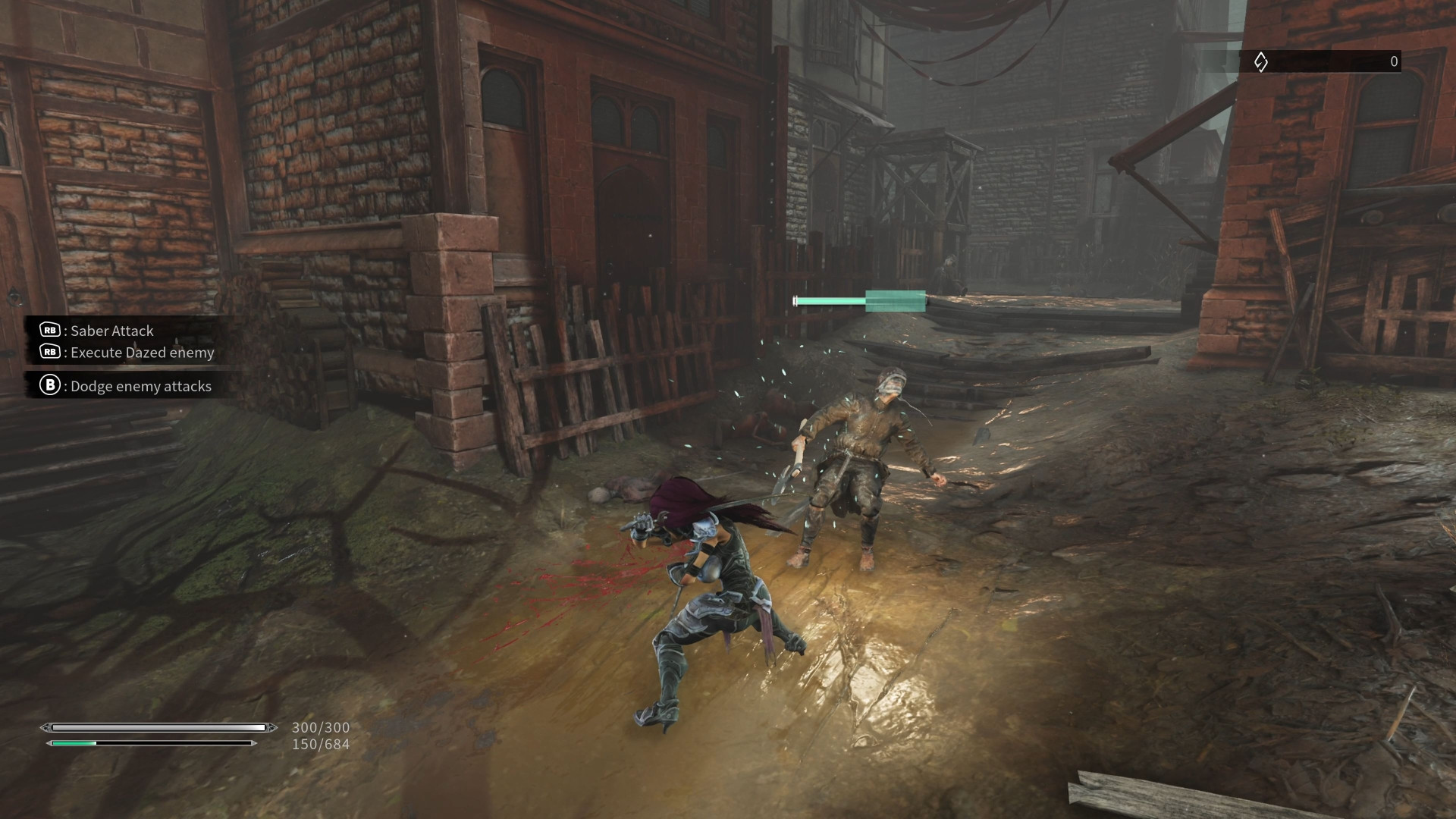Viewport: 1456px width, 819px height.
Task: Click the "300/300" health value
Action: (320, 726)
